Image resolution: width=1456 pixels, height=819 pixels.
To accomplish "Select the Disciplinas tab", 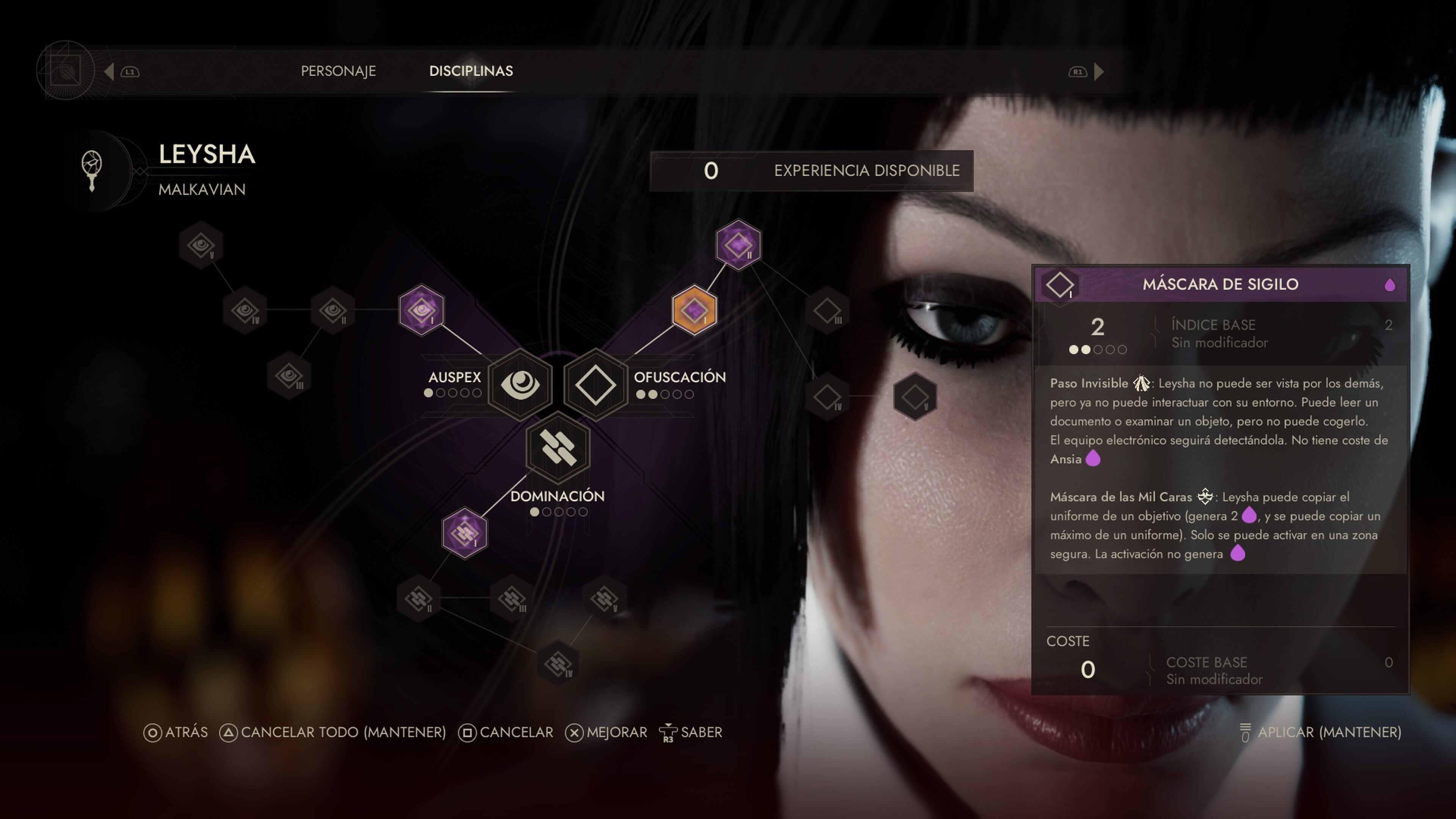I will point(471,71).
